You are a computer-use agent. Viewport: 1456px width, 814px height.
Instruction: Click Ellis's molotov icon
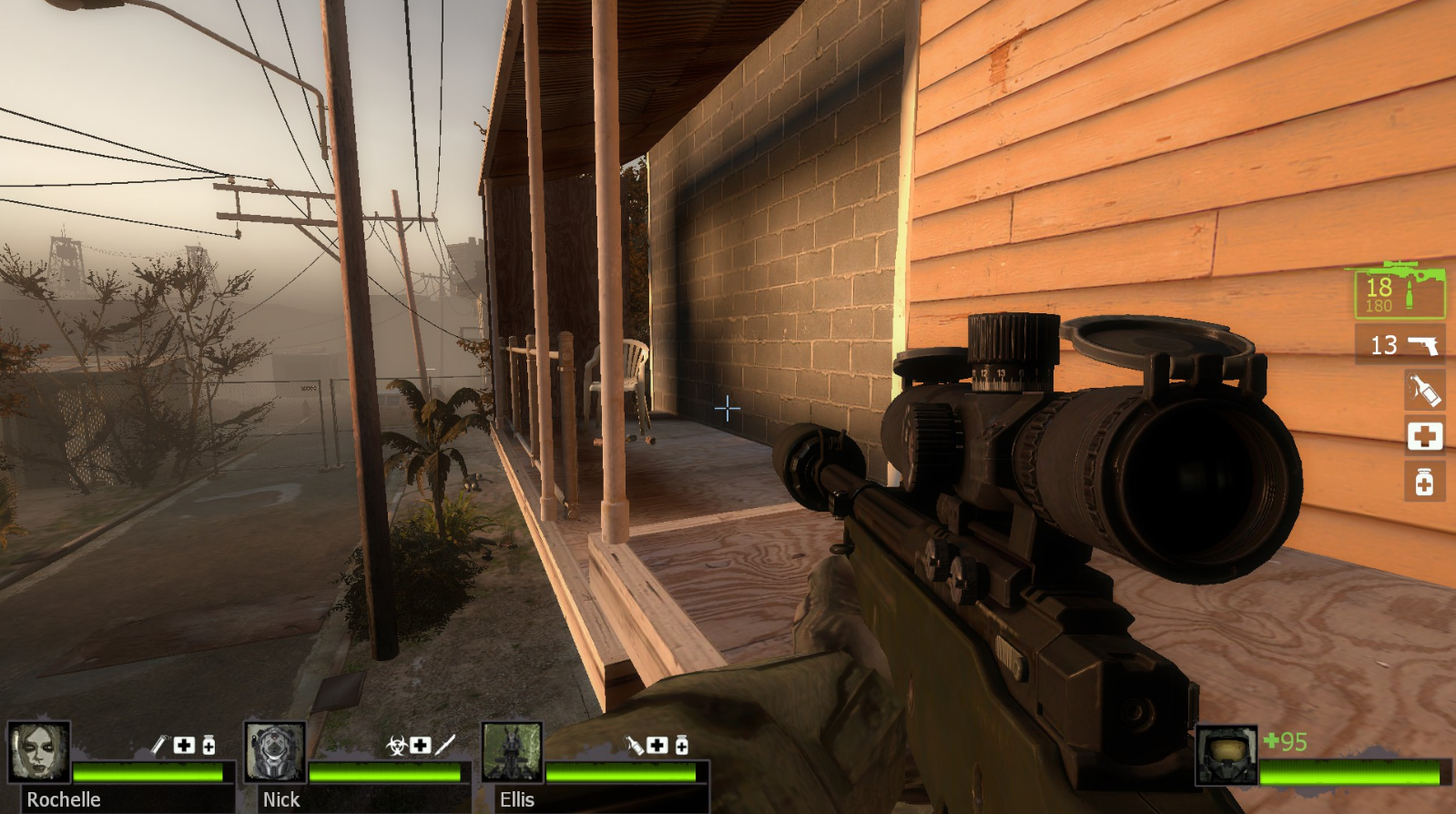pyautogui.click(x=635, y=746)
